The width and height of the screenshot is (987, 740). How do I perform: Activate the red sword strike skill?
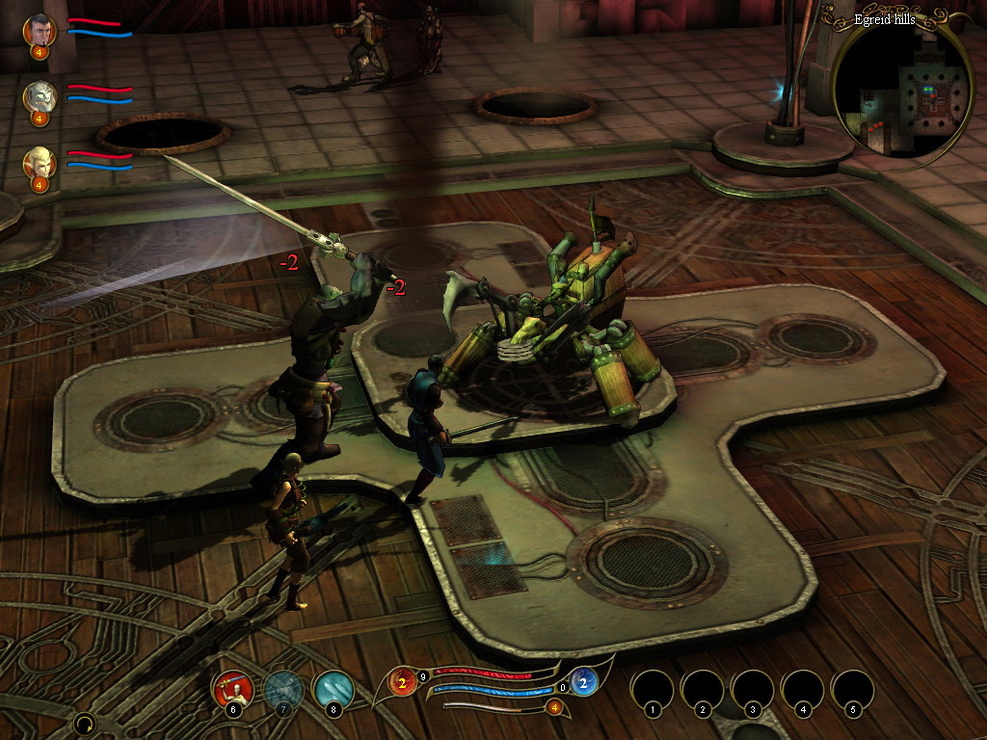tap(233, 689)
